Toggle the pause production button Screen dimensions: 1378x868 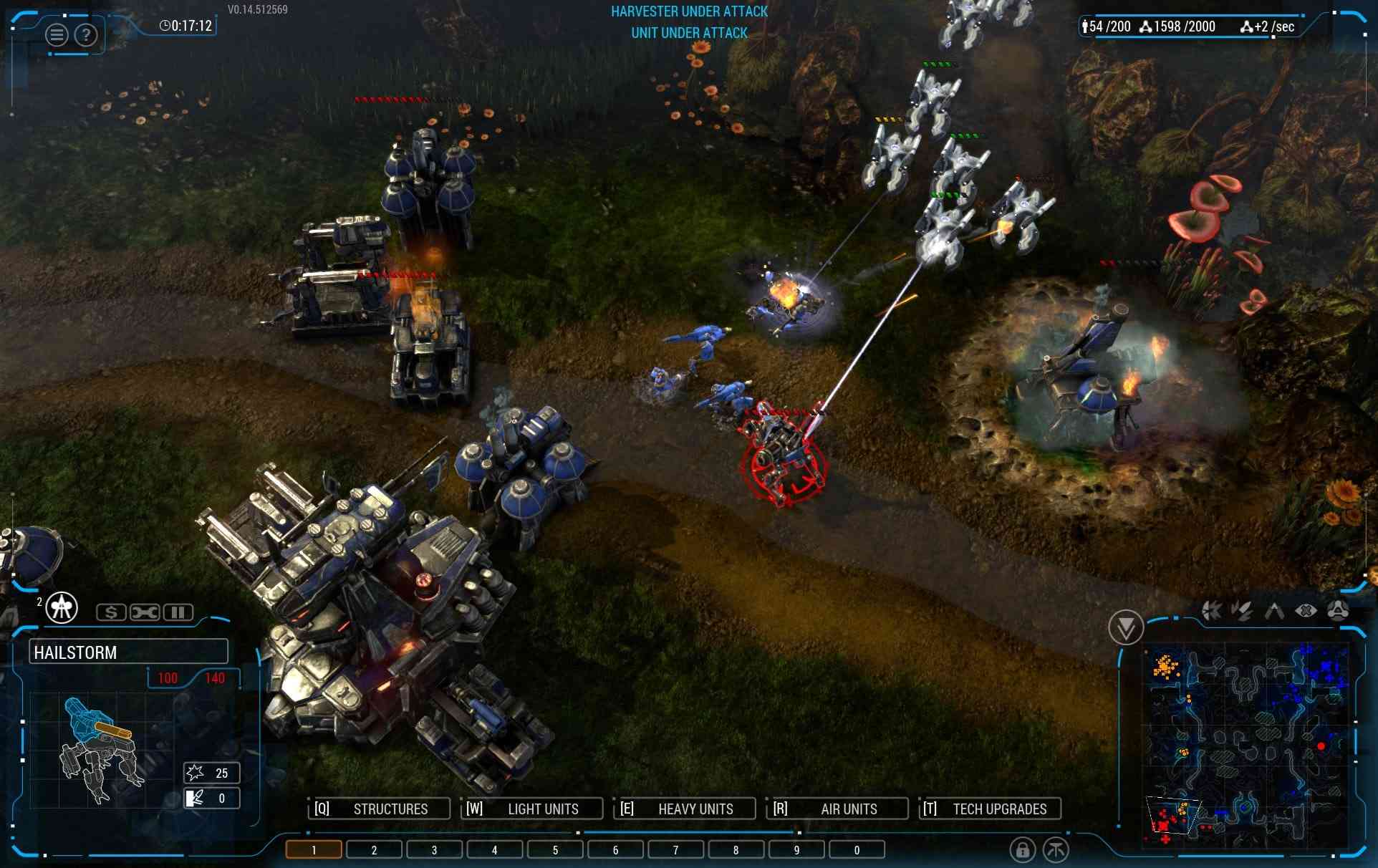(x=178, y=612)
